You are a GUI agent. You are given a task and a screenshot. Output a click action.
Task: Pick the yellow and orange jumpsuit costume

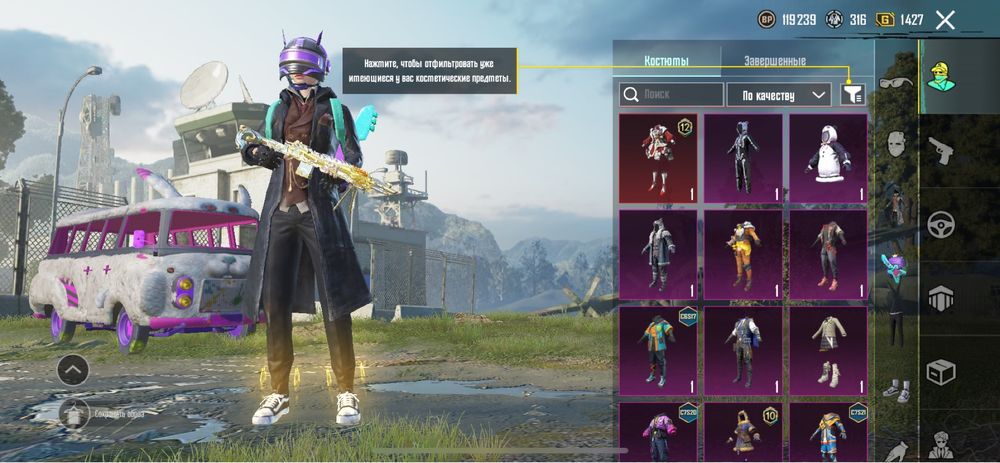pyautogui.click(x=743, y=254)
